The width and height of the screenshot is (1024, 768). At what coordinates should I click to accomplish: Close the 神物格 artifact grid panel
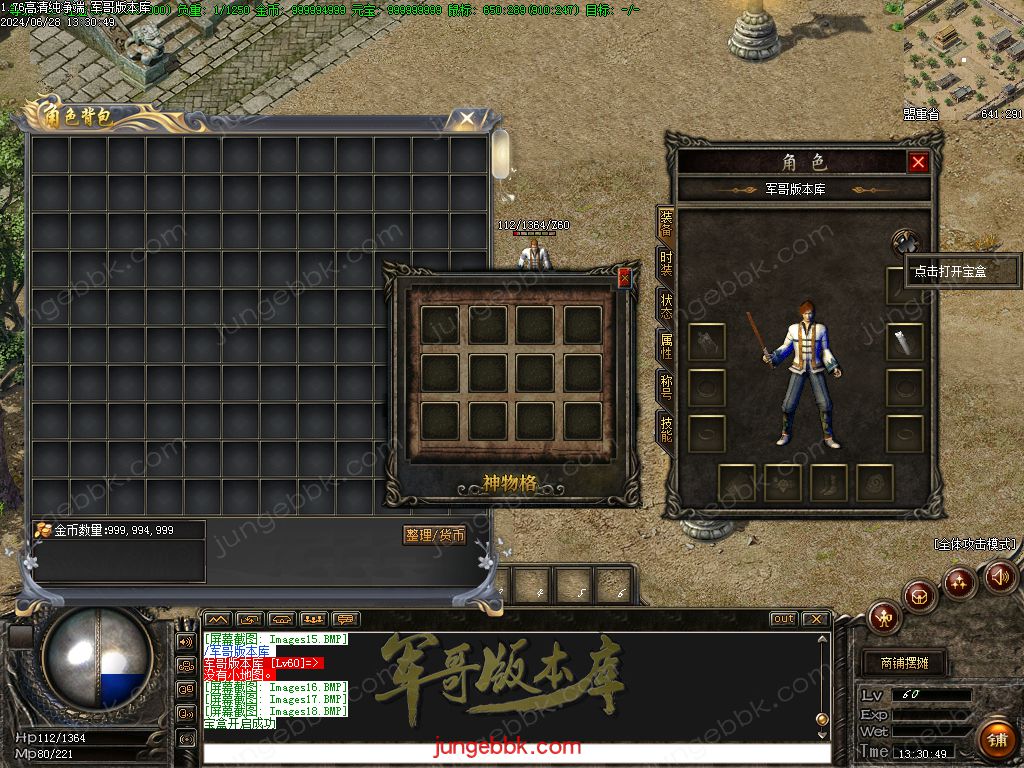coord(625,279)
